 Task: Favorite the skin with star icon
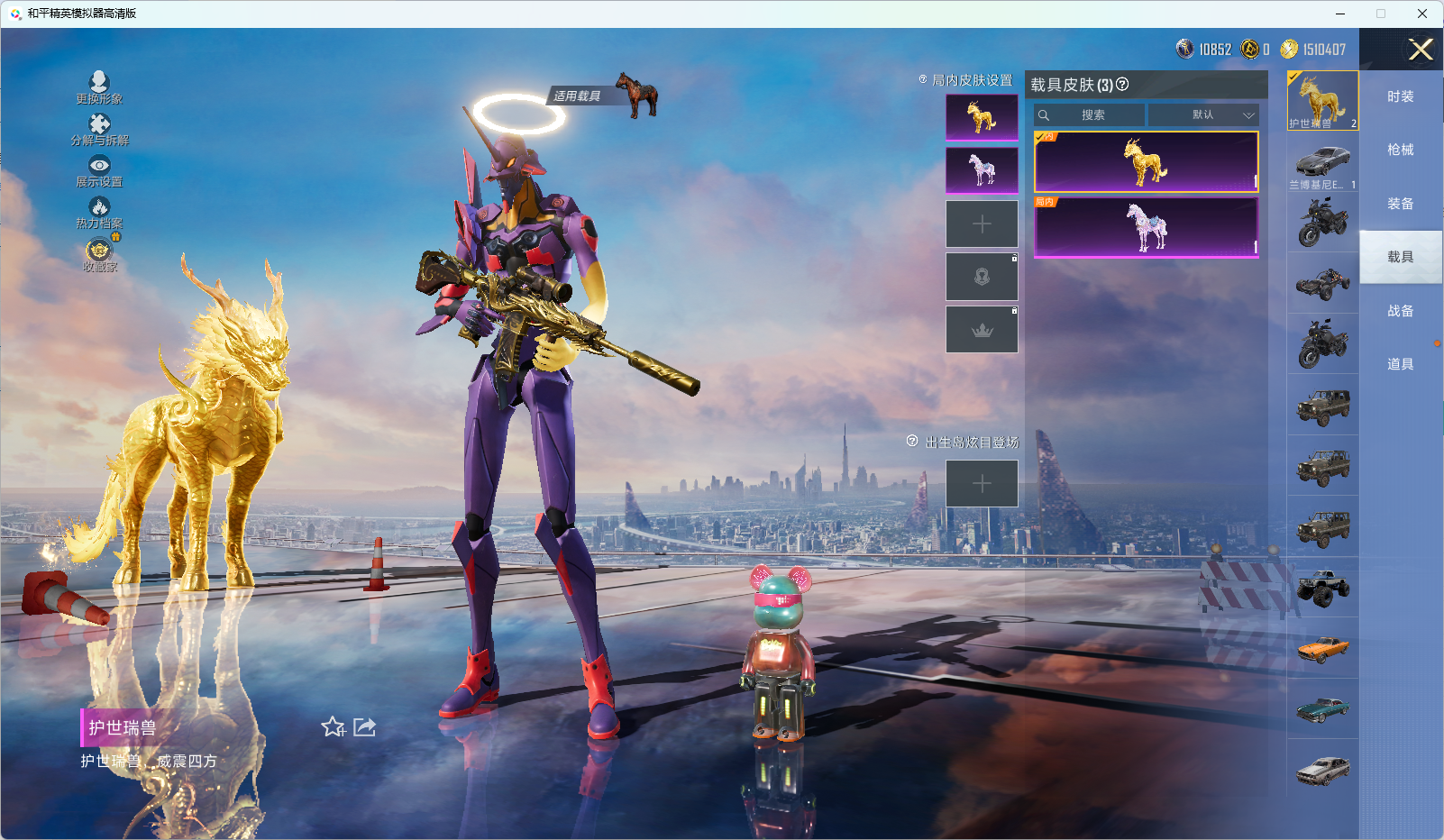coord(333,727)
